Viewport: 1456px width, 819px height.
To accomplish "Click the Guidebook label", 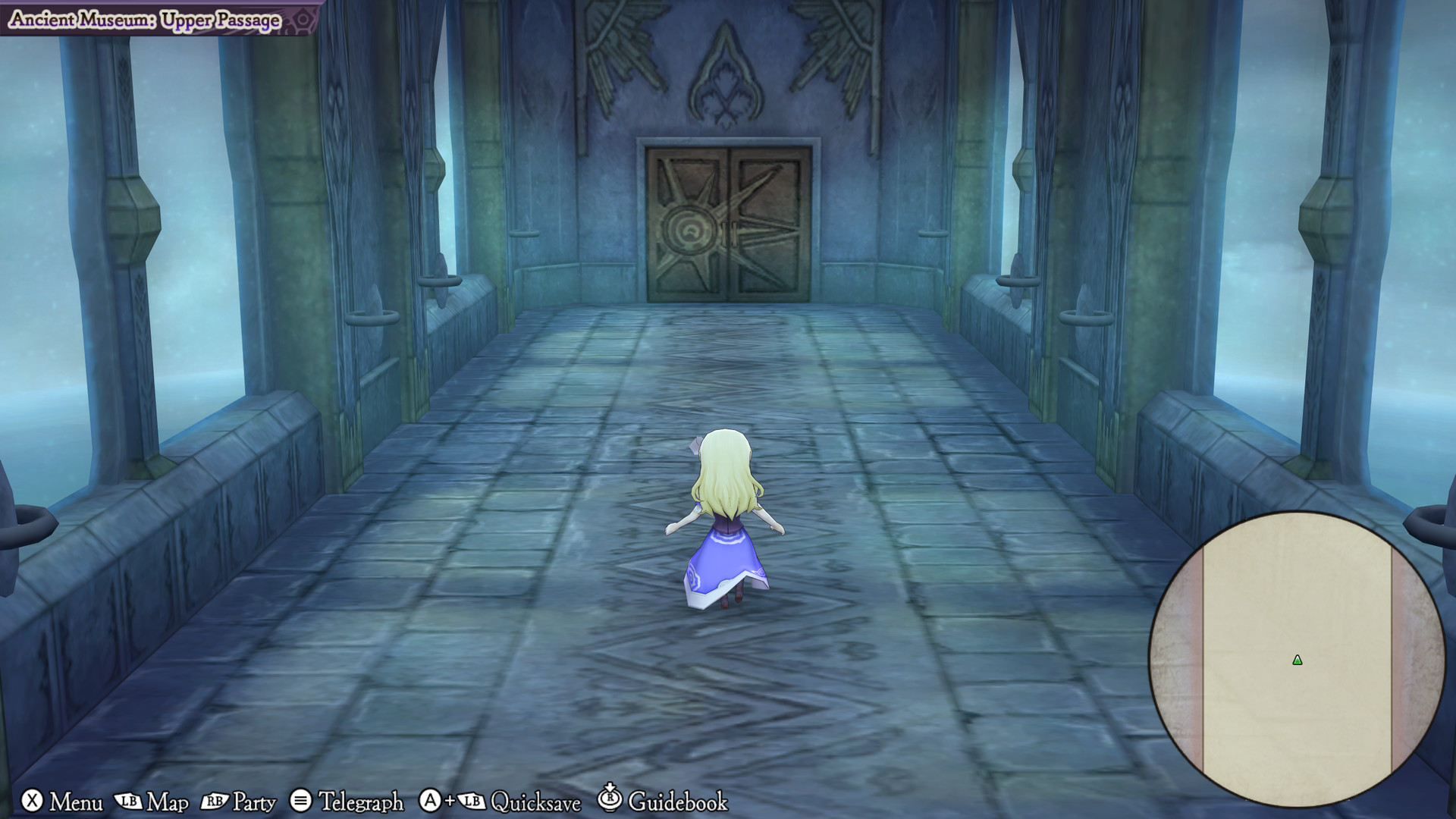I will 678,801.
